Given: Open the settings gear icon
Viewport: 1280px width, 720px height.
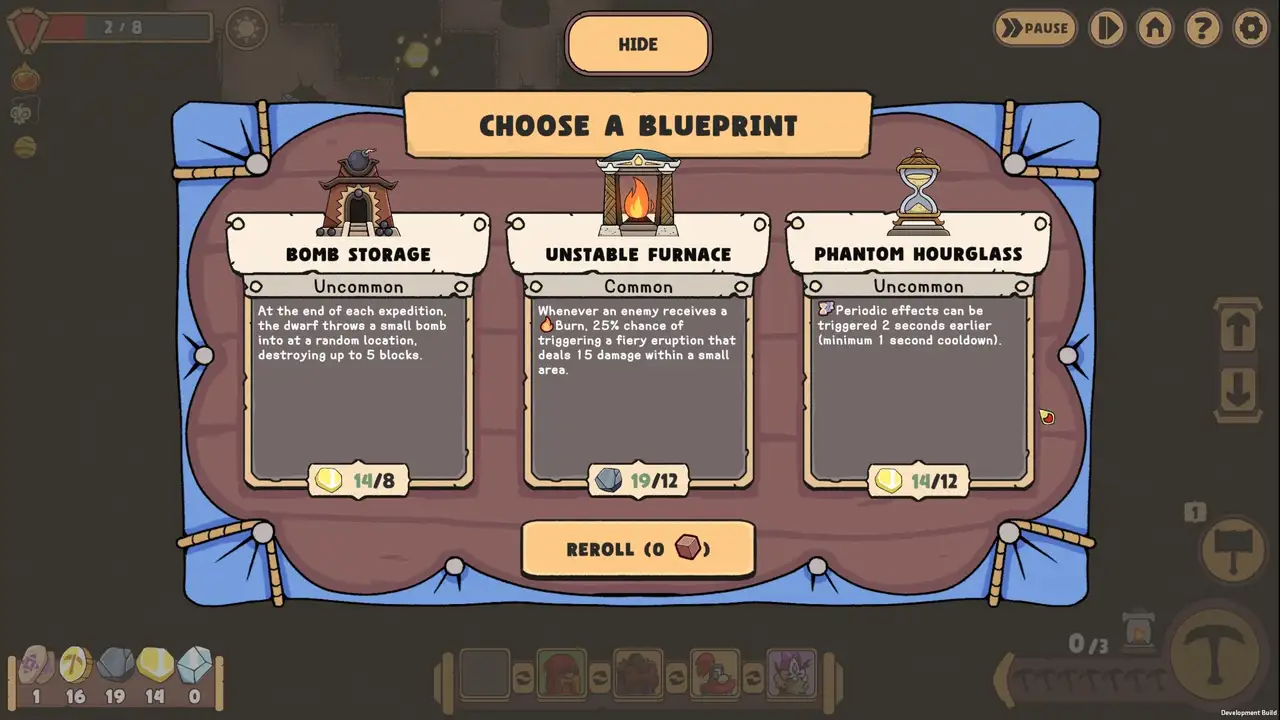Looking at the screenshot, I should (1251, 29).
